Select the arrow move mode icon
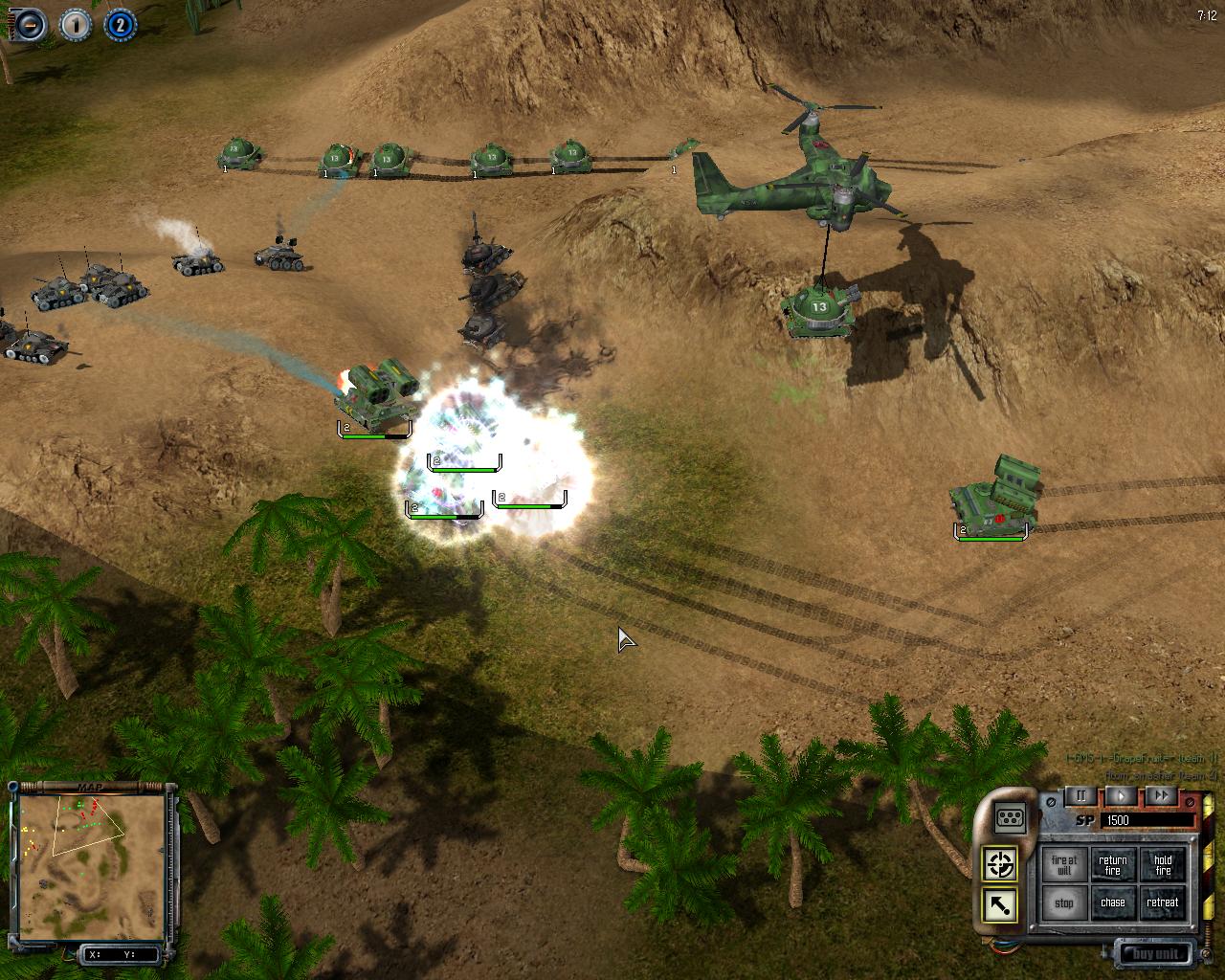This screenshot has width=1225, height=980. pos(1000,904)
